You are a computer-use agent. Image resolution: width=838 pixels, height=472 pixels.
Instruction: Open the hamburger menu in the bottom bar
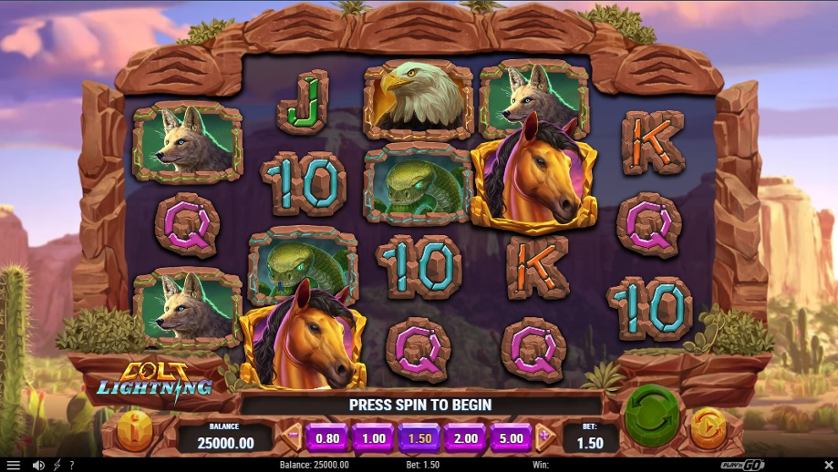point(12,465)
